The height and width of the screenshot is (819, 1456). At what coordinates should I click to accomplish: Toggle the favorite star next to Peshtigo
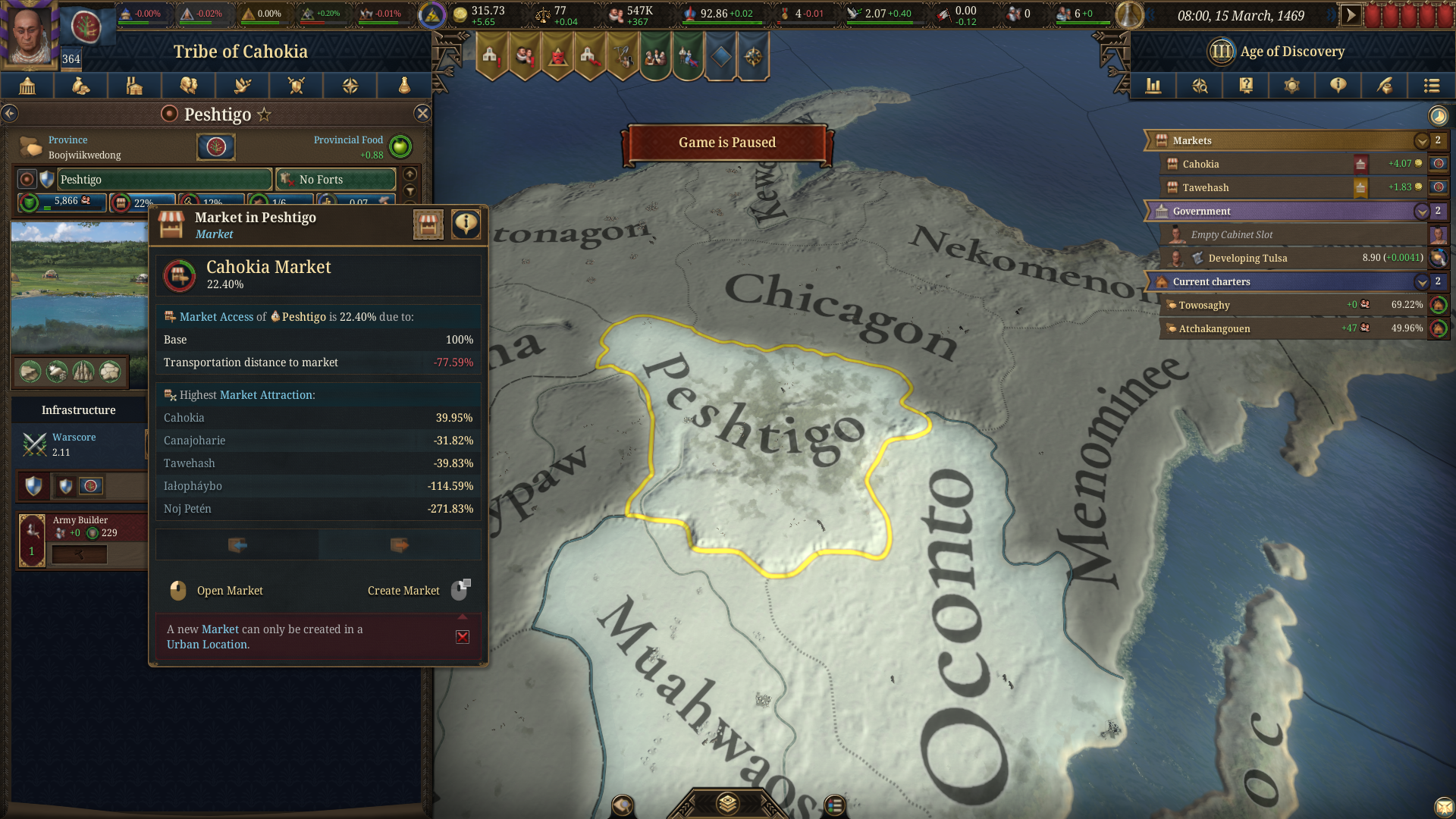point(263,114)
